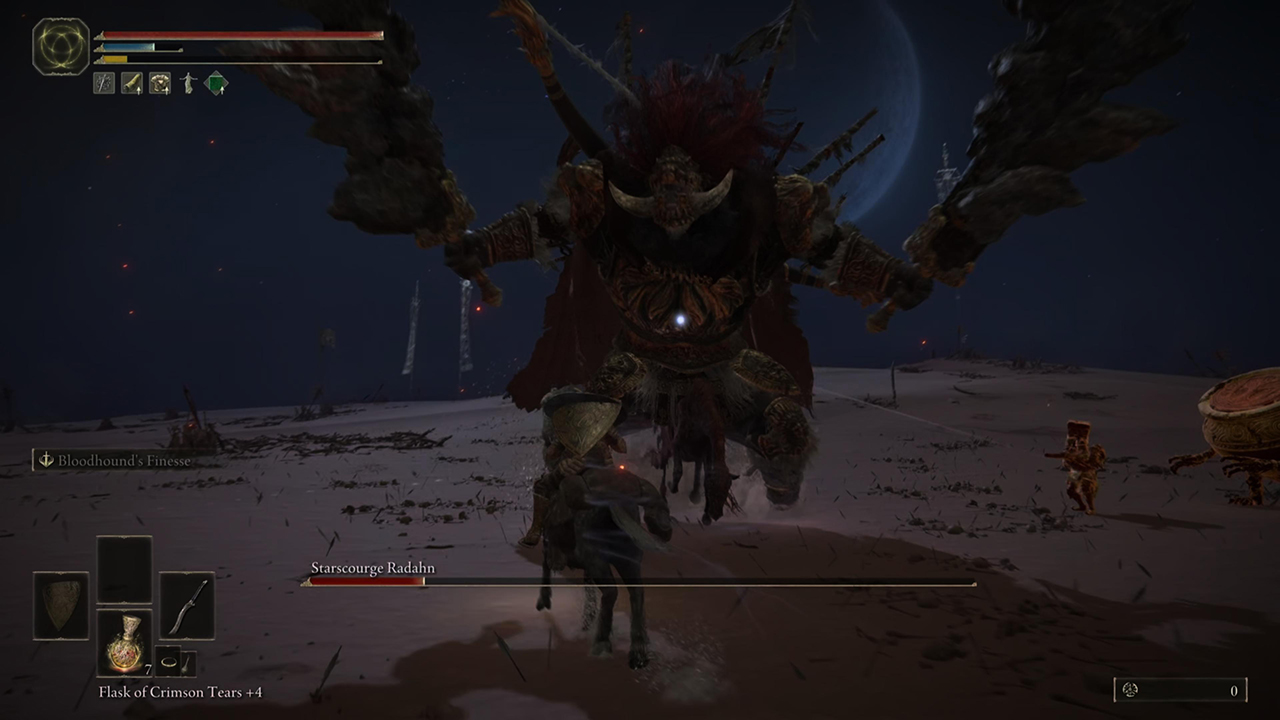
Task: Click the shield in the left-hand equipment slot
Action: click(x=60, y=602)
